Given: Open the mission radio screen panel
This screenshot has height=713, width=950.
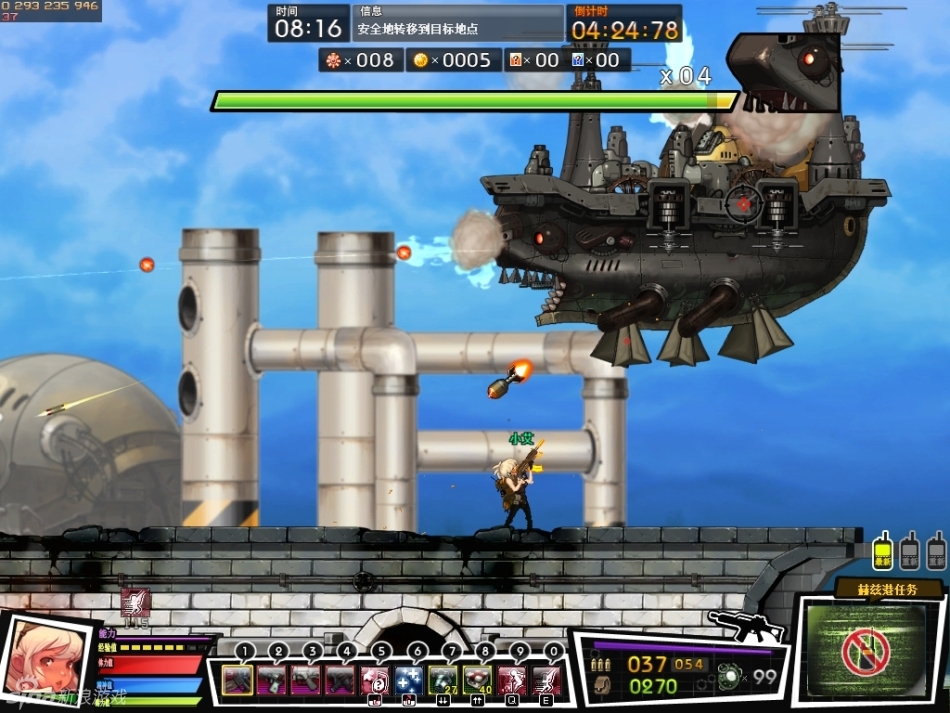Looking at the screenshot, I should 866,652.
